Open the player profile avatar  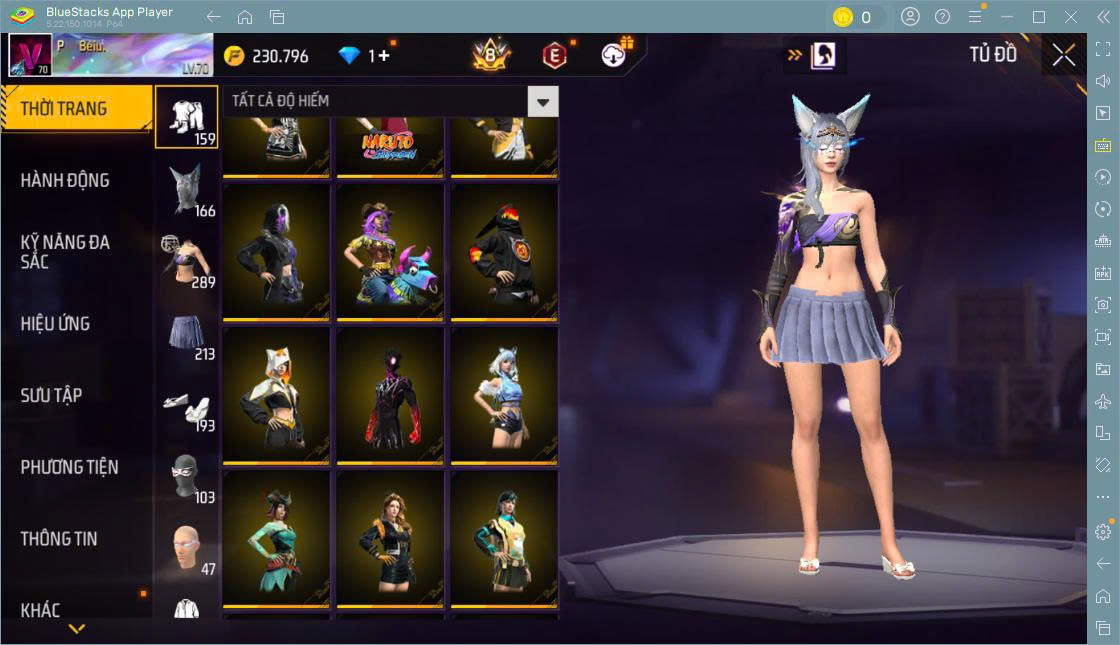point(30,56)
